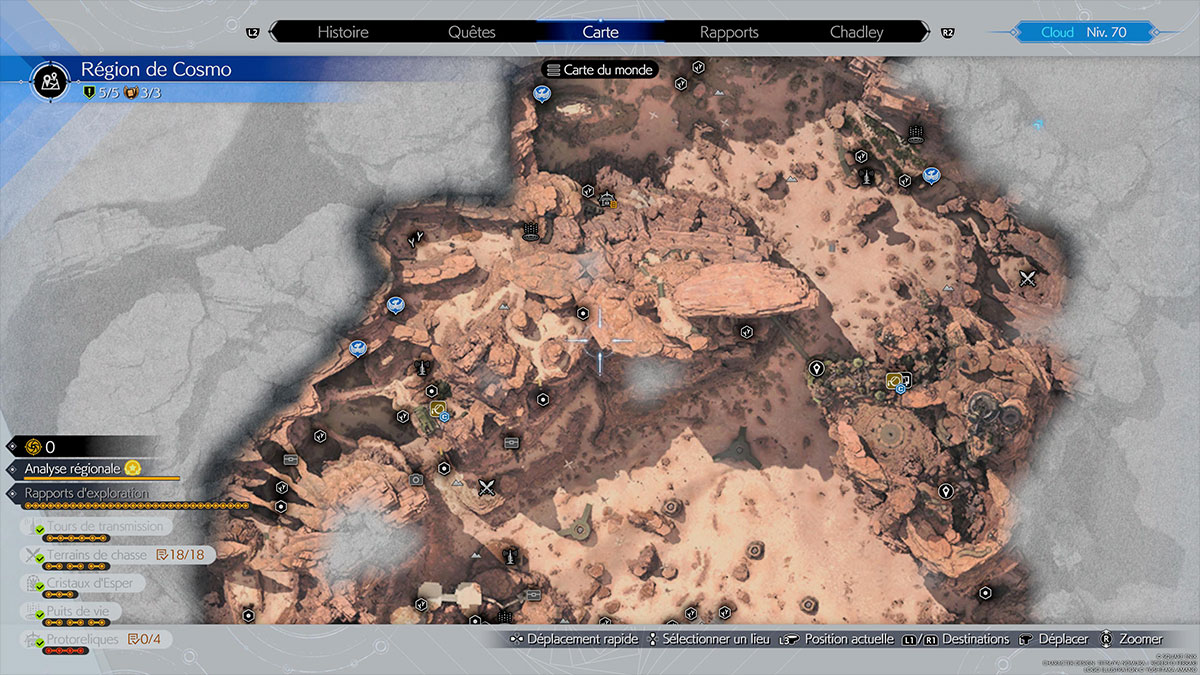Choose the Protoreliques entry
1200x675 pixels.
point(83,639)
